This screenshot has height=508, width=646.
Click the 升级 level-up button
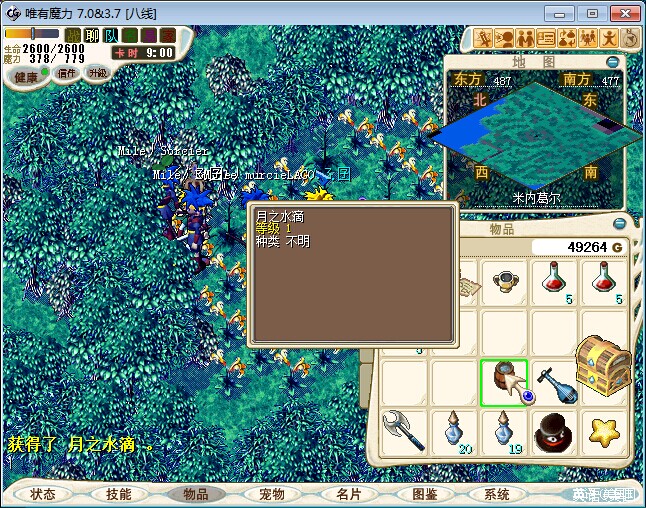point(97,73)
